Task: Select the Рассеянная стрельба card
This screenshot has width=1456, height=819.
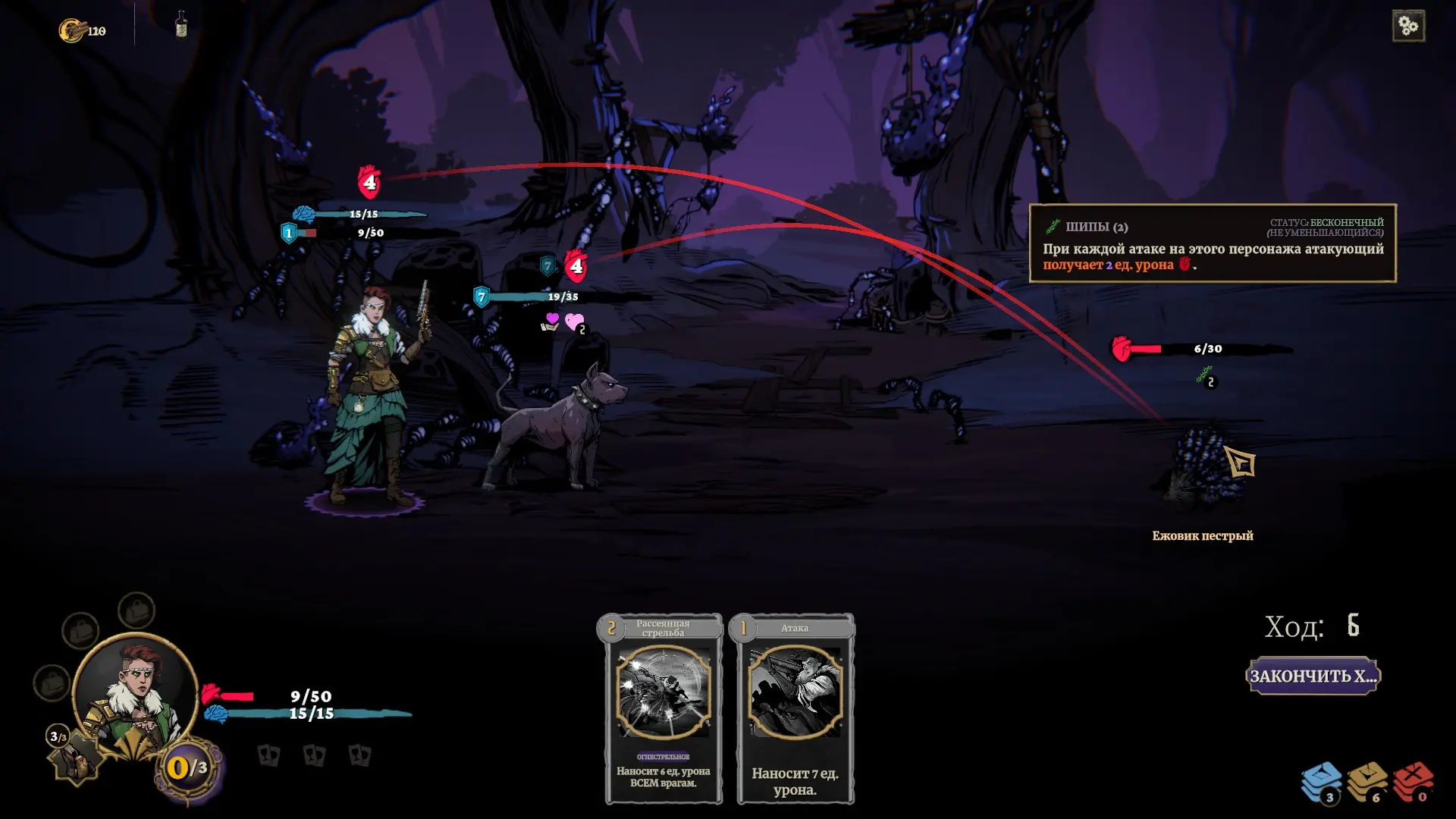Action: click(664, 708)
